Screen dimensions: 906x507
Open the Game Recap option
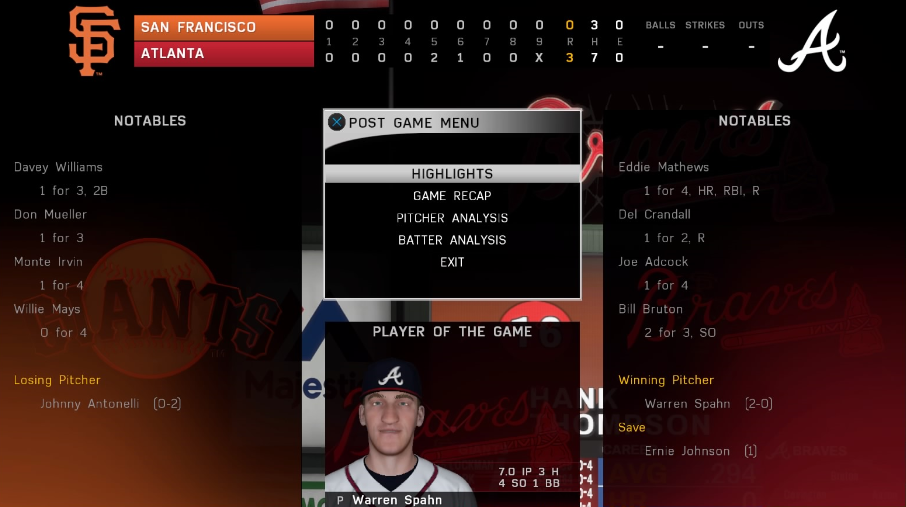tap(452, 196)
